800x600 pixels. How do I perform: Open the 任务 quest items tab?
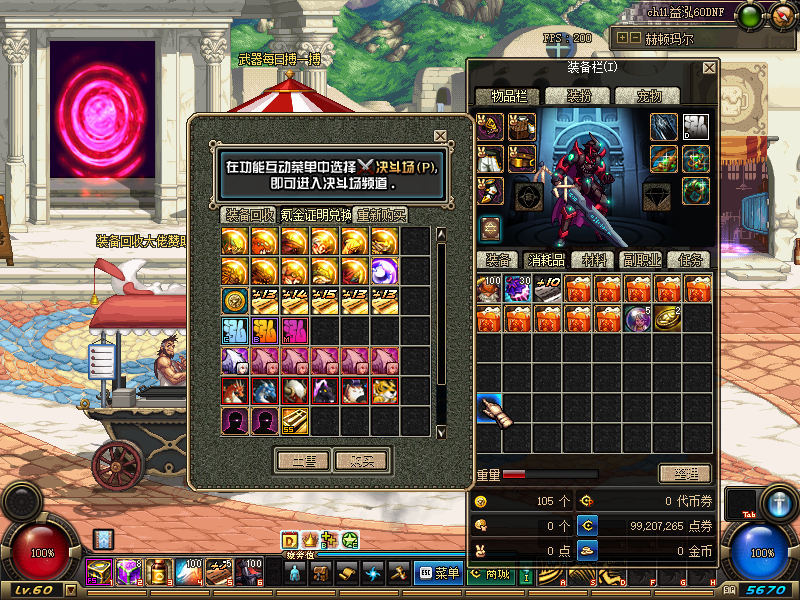click(688, 259)
